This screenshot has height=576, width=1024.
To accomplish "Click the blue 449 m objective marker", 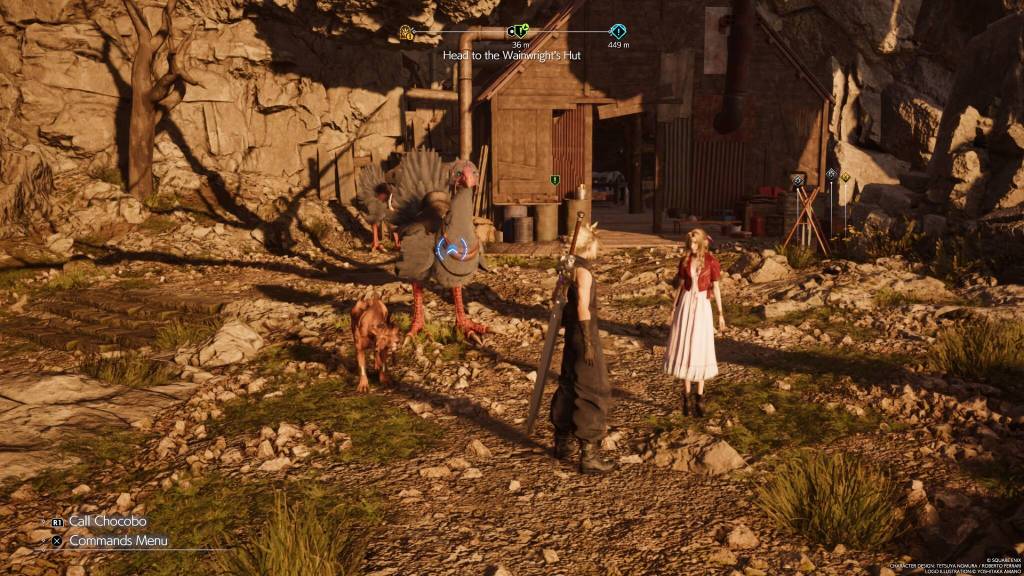I will [x=618, y=31].
